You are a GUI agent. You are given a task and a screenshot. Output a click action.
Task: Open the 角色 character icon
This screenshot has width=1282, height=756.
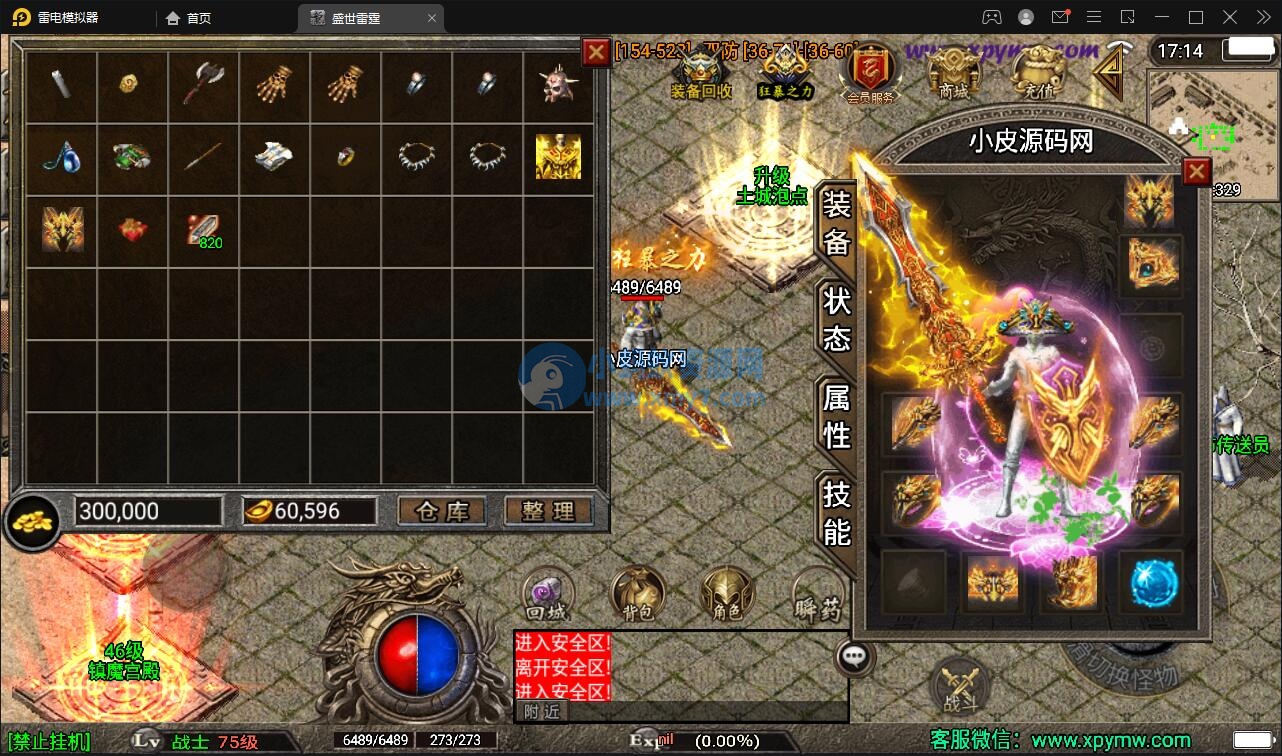[727, 592]
